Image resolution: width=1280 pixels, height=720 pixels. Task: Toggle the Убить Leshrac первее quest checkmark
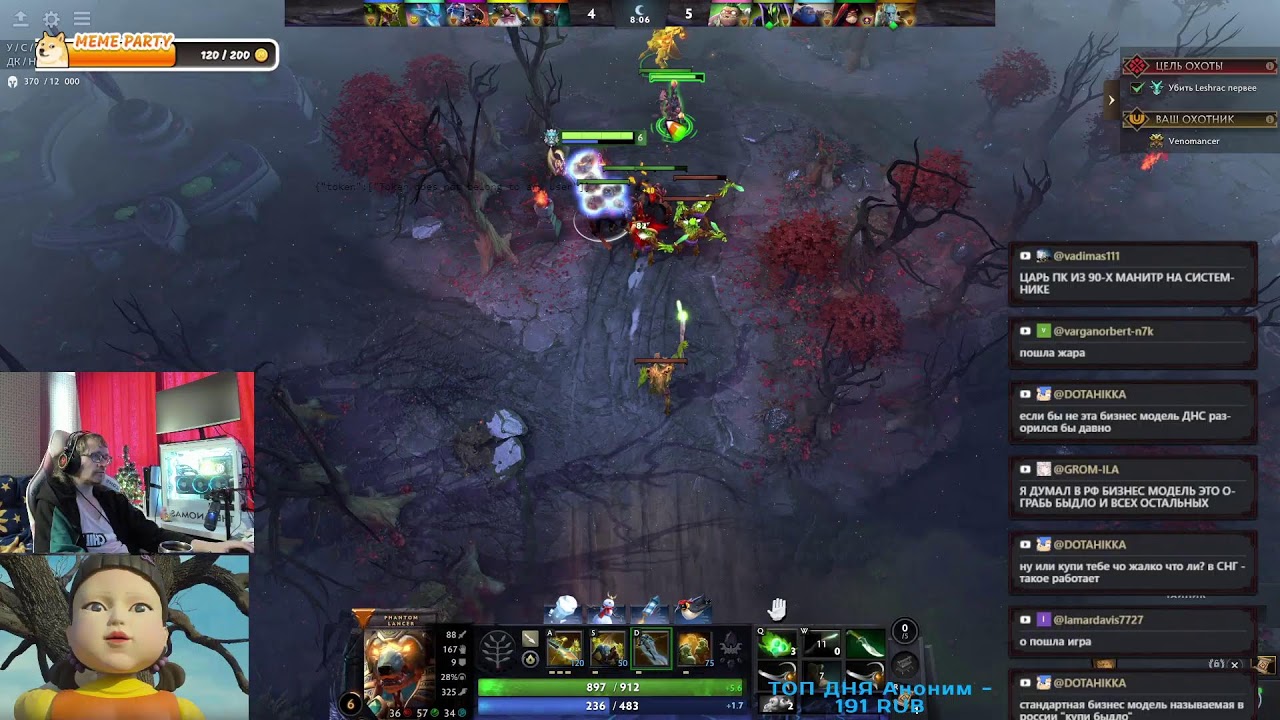coord(1136,88)
